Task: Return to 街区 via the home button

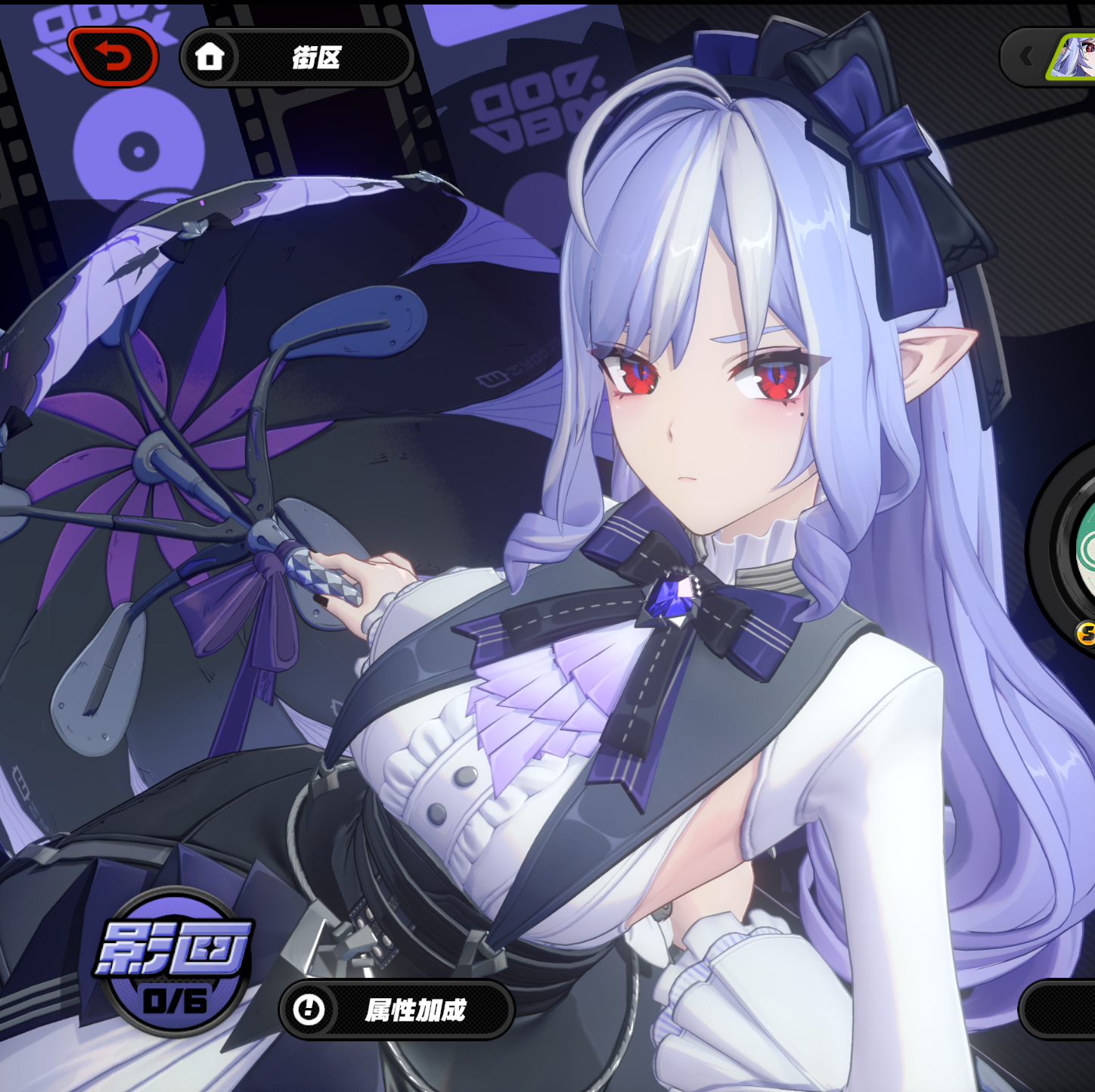Action: (296, 57)
